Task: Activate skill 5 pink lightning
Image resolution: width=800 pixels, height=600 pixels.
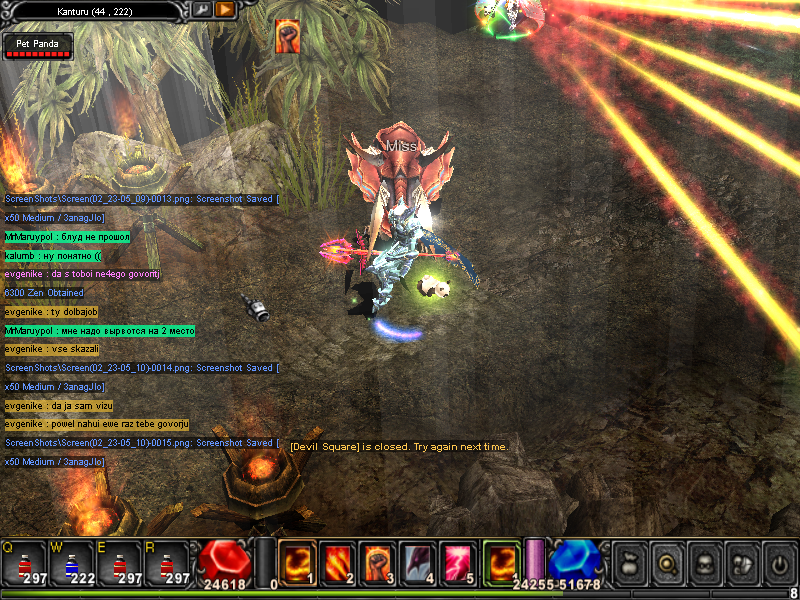Action: (460, 563)
